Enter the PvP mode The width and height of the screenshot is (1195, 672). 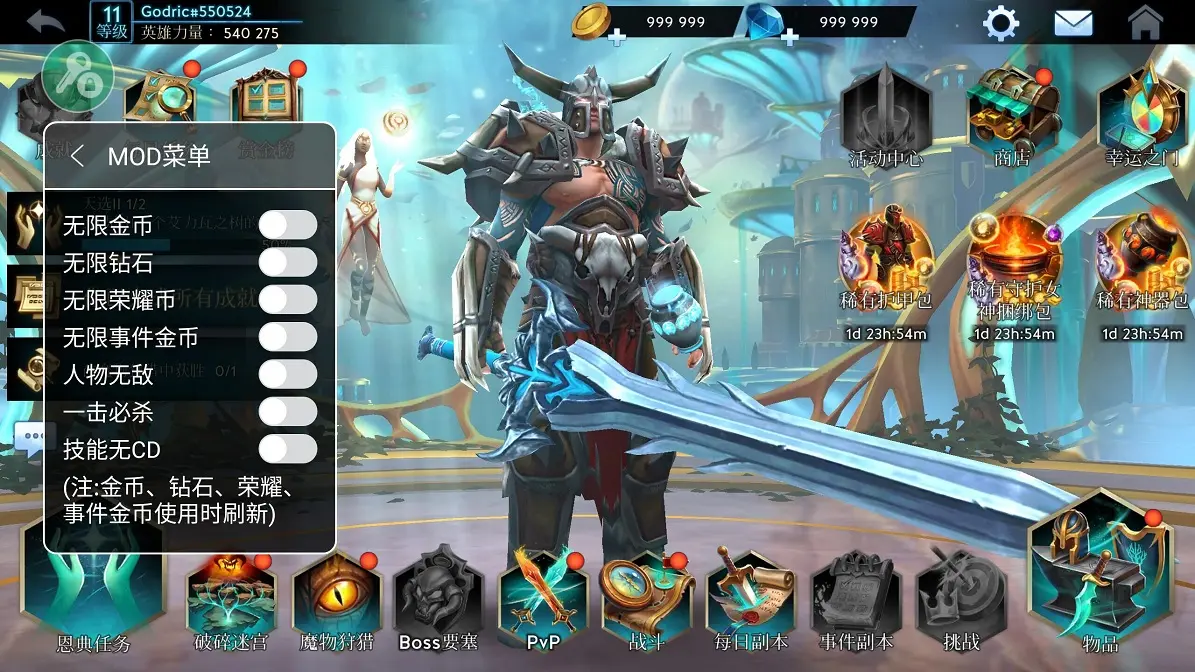(x=542, y=601)
